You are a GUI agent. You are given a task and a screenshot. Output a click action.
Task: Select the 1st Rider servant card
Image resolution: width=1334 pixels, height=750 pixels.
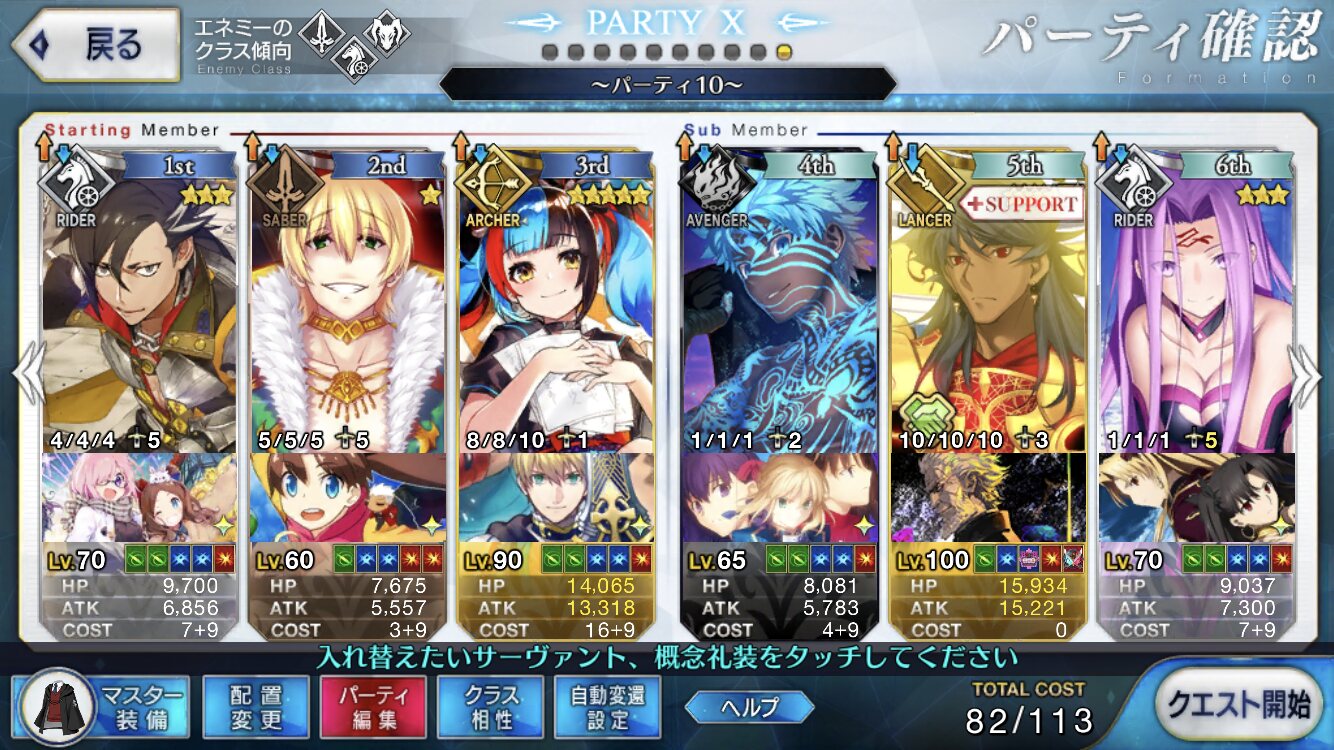(140, 310)
